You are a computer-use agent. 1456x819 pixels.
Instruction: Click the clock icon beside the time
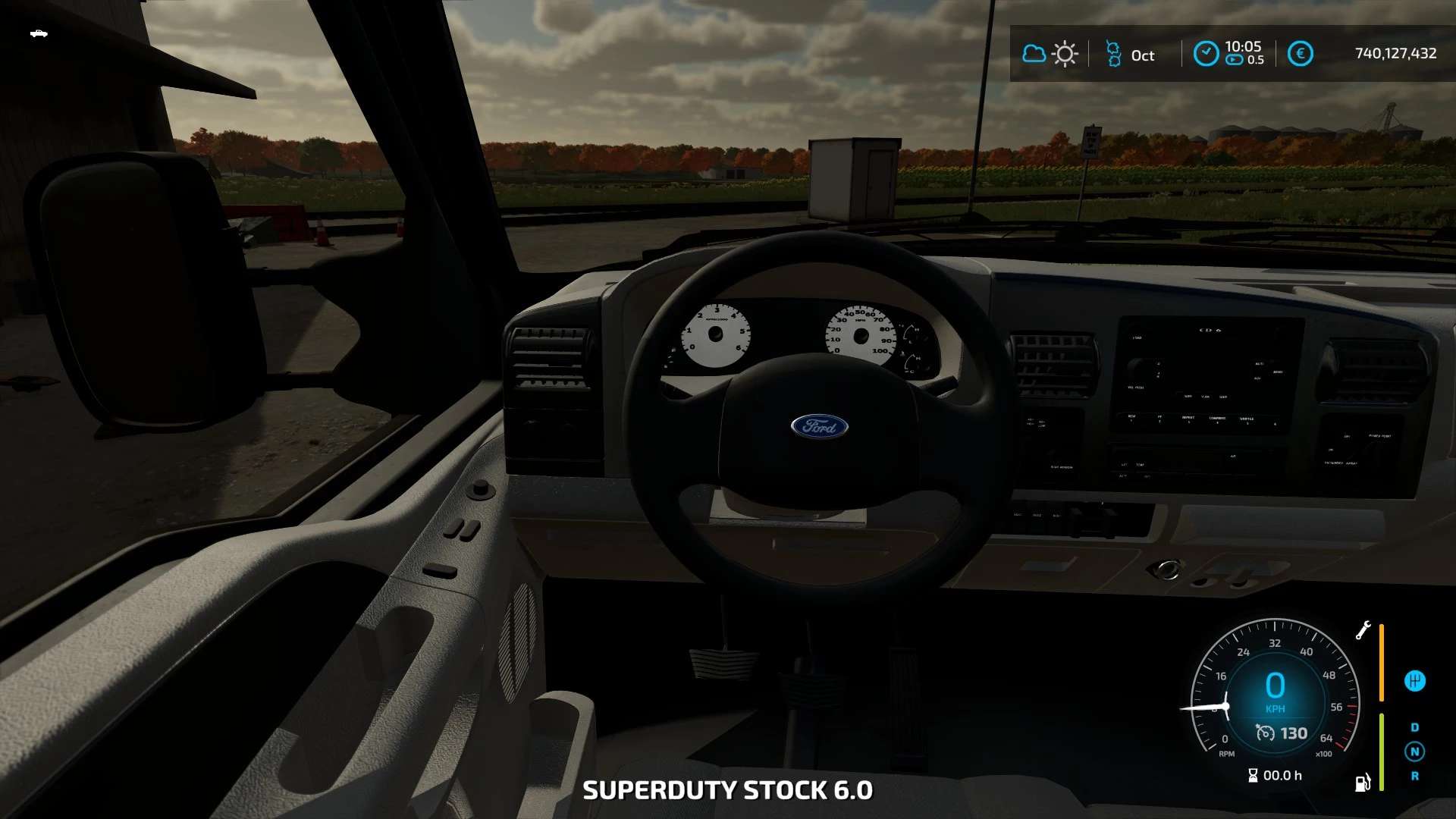point(1206,54)
